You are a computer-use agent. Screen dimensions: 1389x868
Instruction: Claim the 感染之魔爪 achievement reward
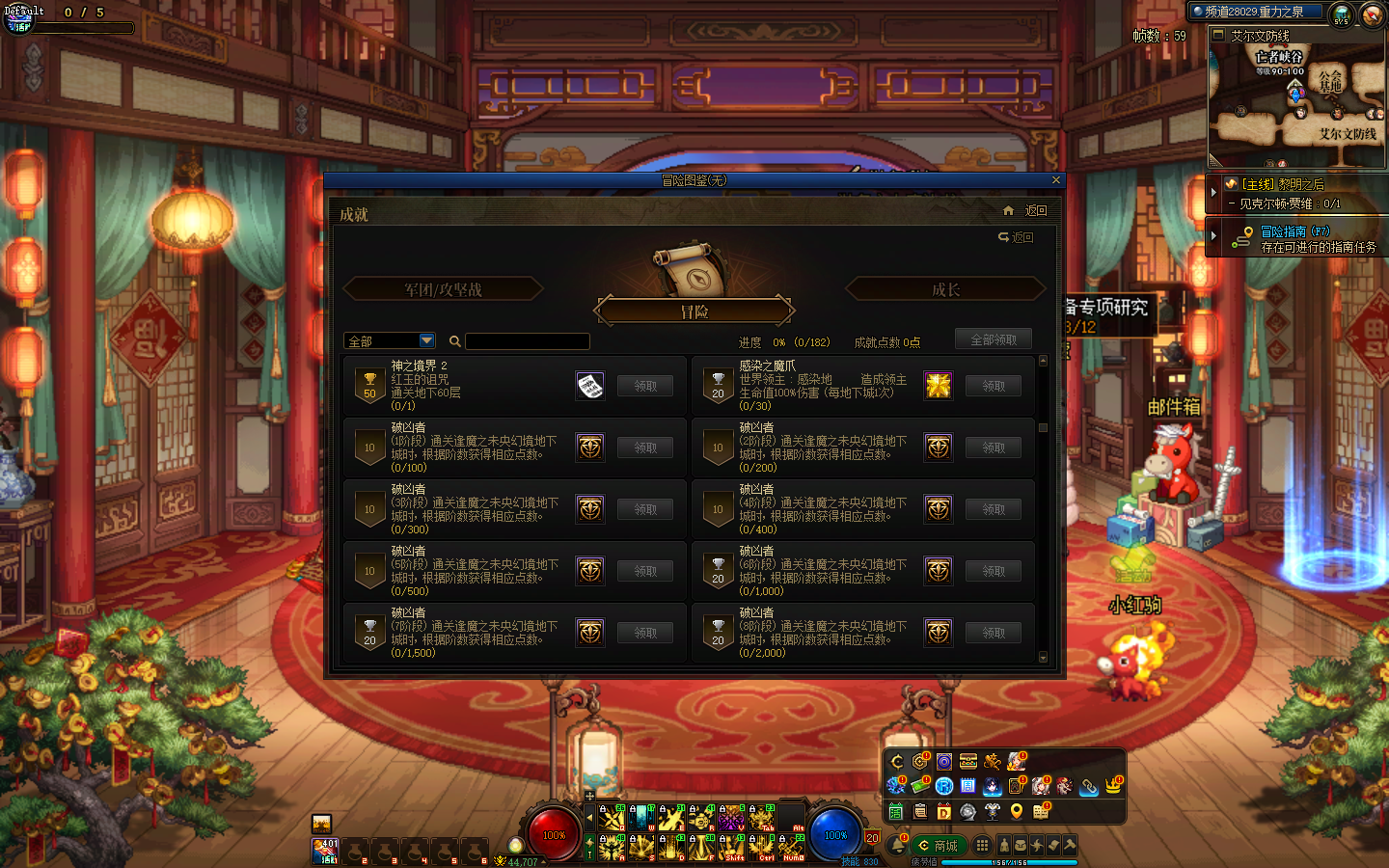[x=994, y=386]
